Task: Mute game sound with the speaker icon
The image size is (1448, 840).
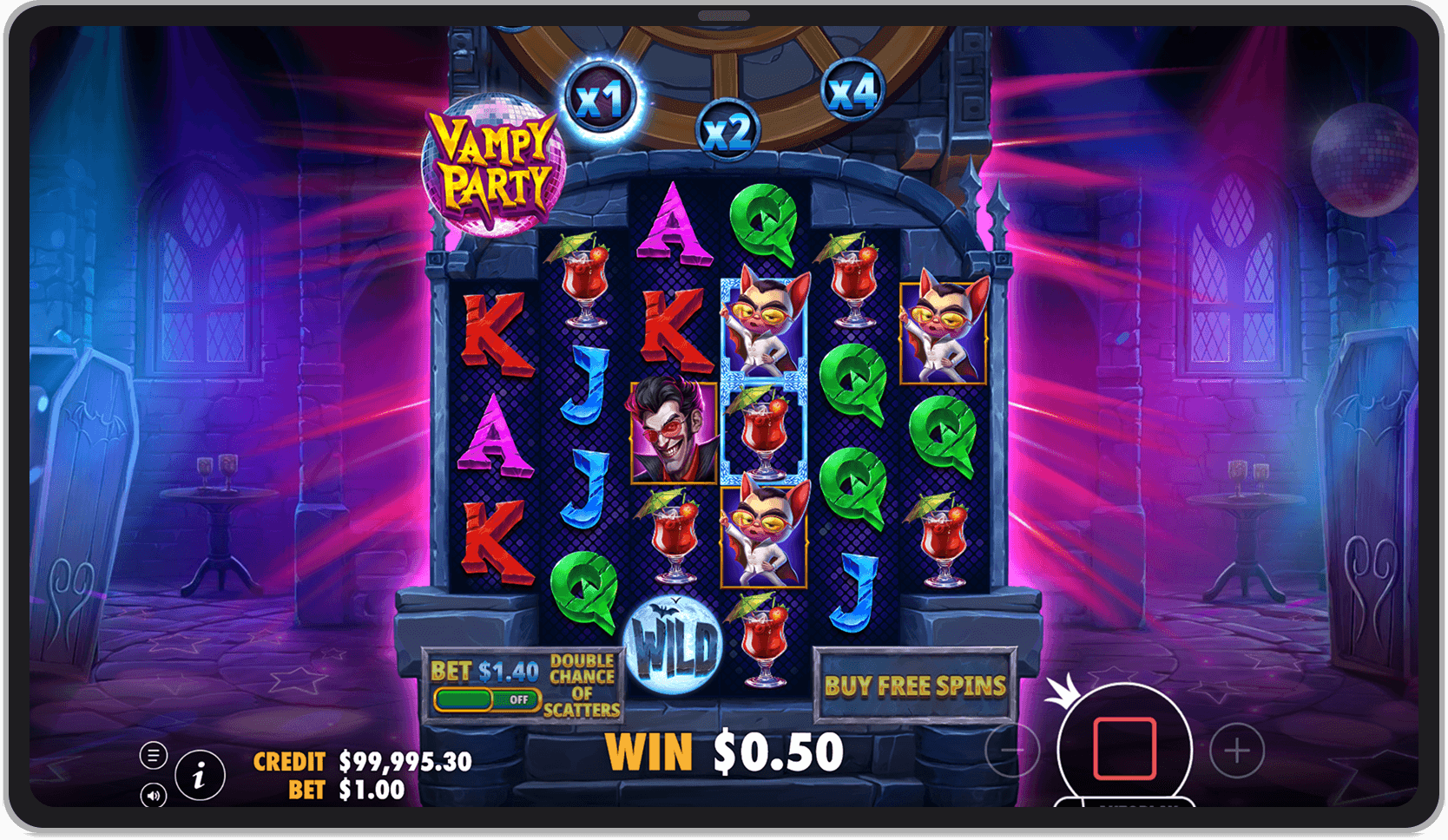Action: [155, 794]
